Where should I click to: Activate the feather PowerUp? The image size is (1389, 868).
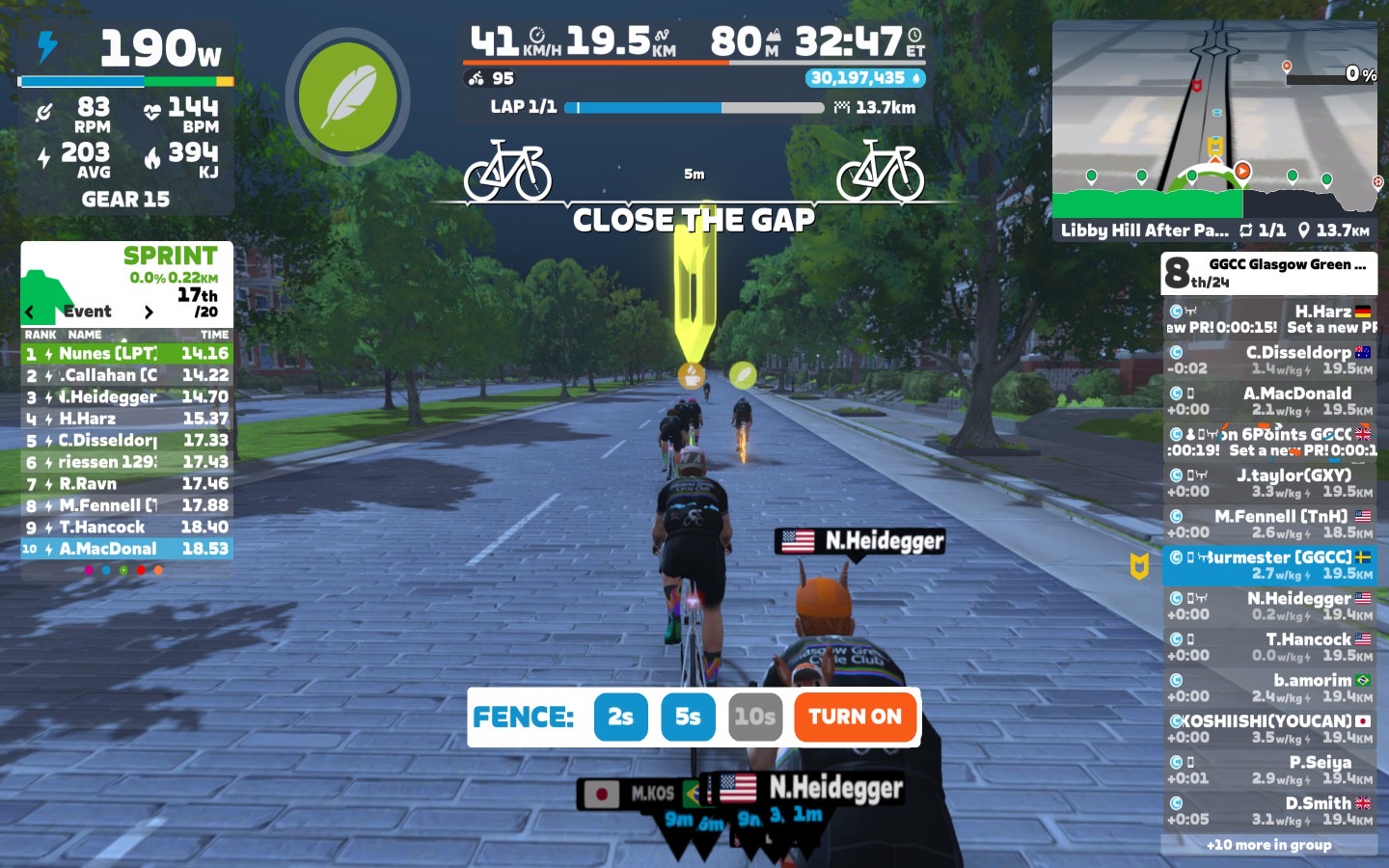coord(347,97)
